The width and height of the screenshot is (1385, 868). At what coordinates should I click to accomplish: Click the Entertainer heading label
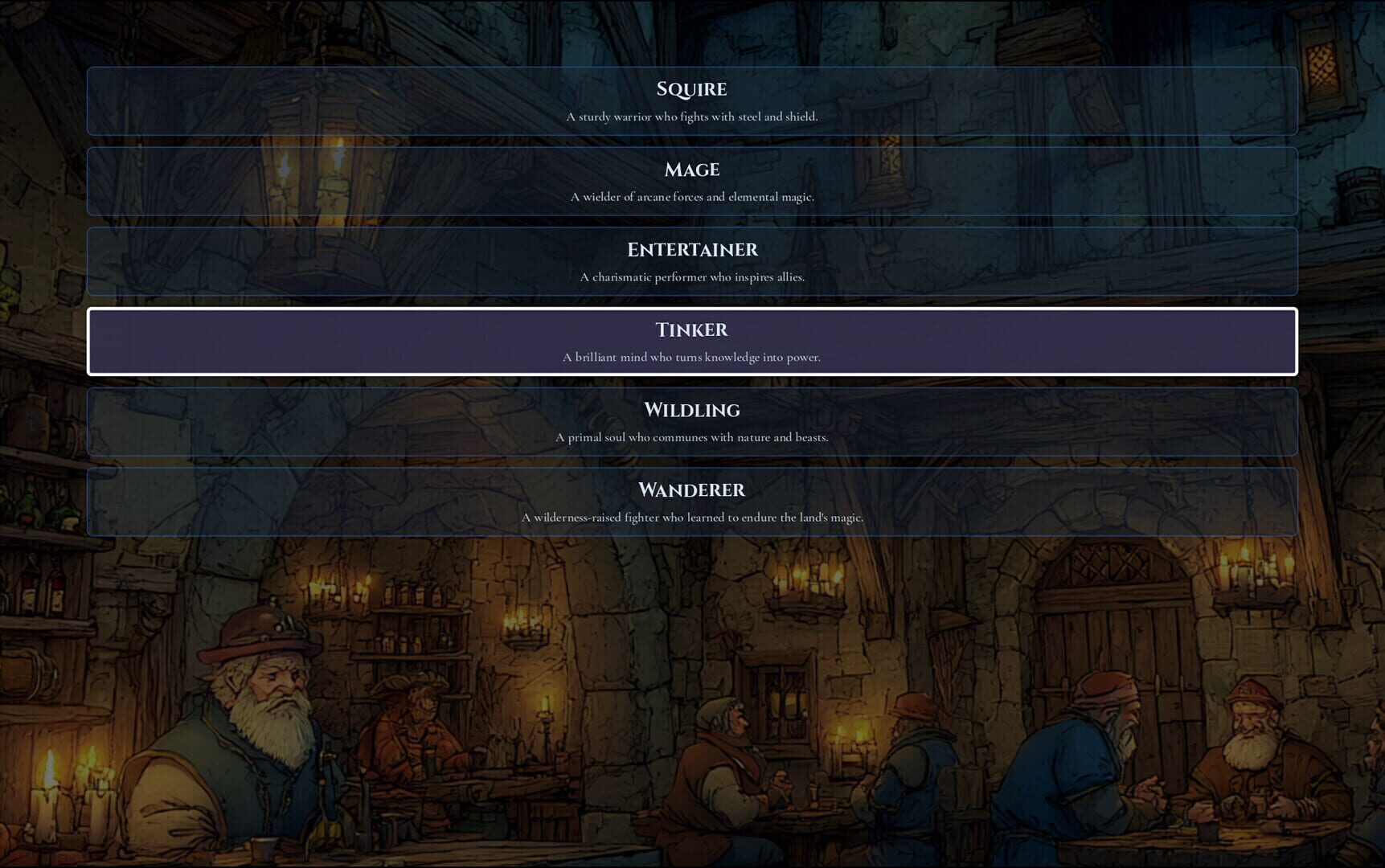691,249
